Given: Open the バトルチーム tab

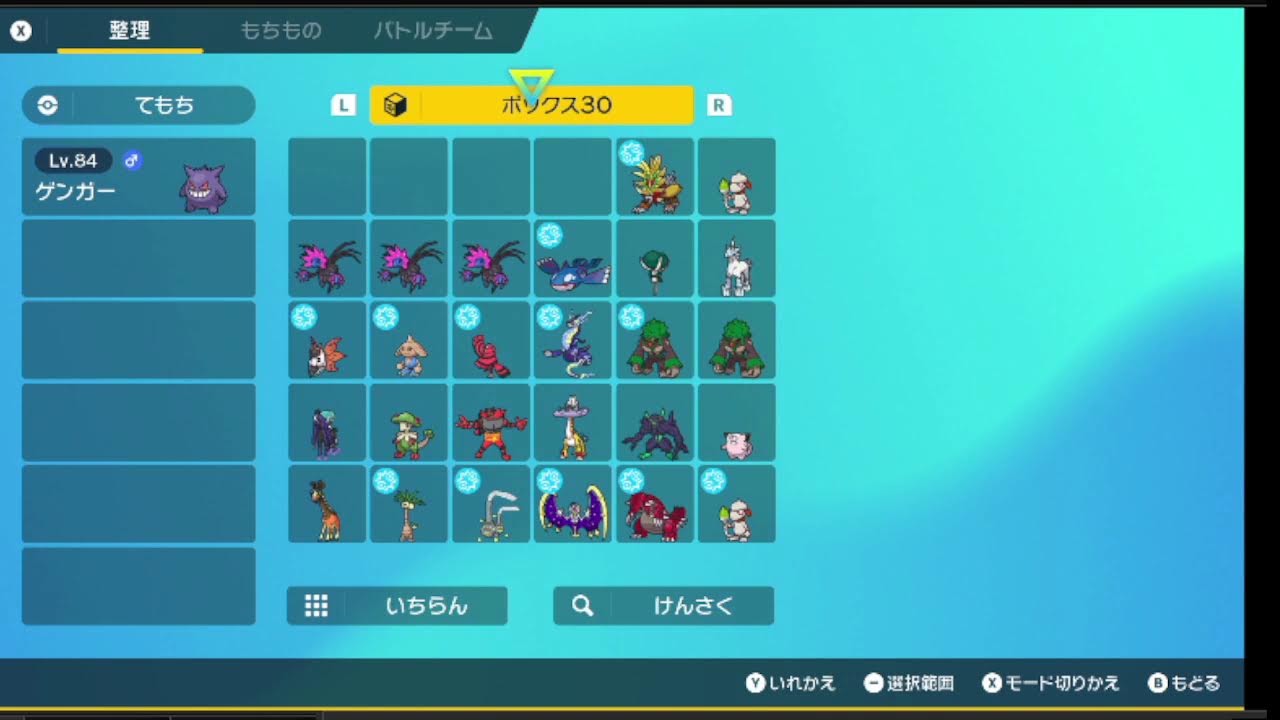Looking at the screenshot, I should [x=433, y=31].
